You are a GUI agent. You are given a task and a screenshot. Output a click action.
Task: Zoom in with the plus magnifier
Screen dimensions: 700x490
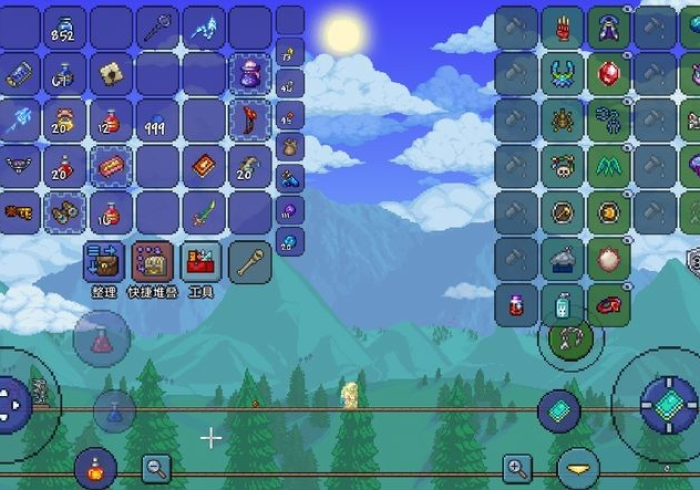516,466
